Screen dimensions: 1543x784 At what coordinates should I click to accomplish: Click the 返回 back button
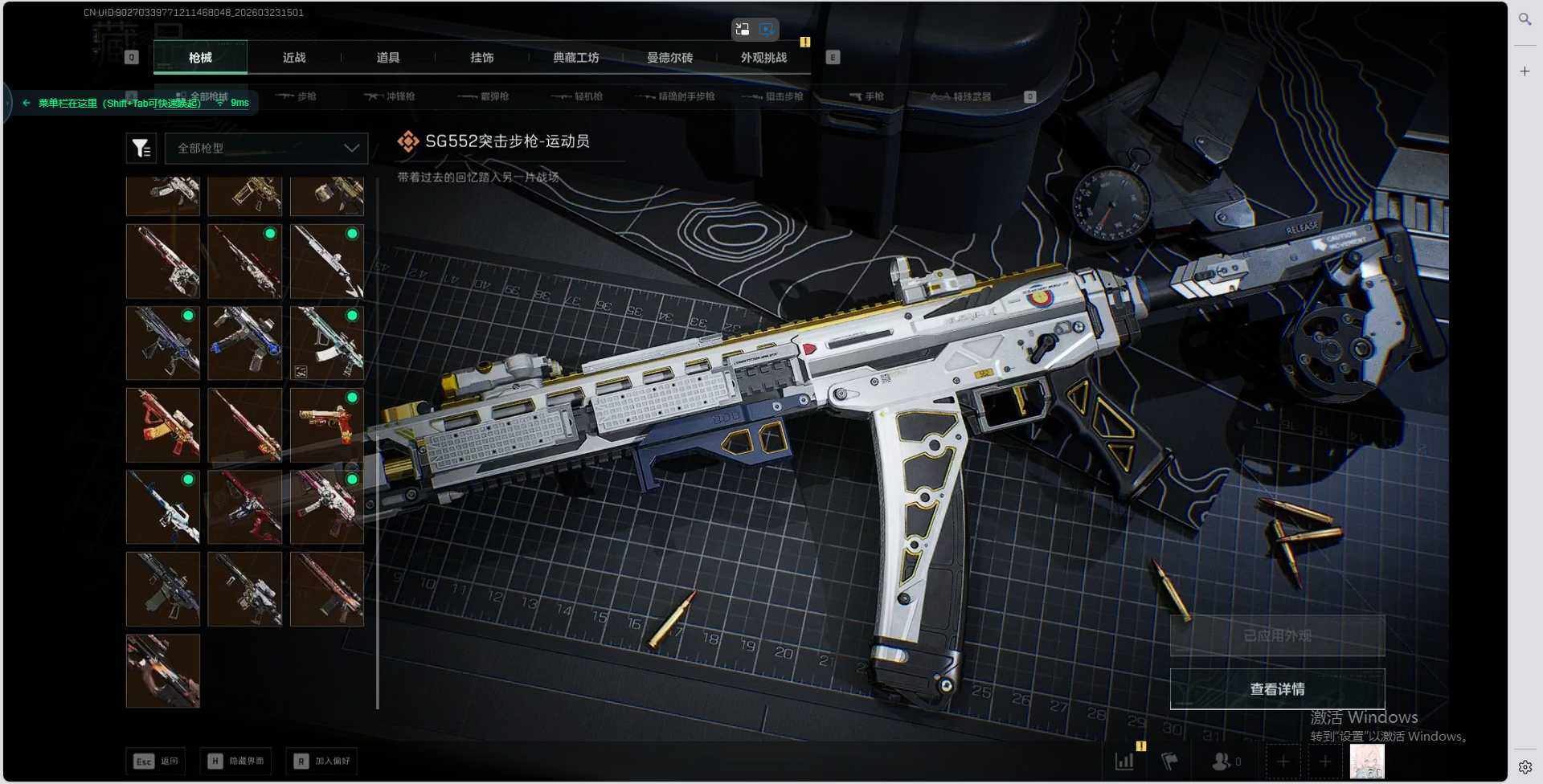(x=156, y=761)
